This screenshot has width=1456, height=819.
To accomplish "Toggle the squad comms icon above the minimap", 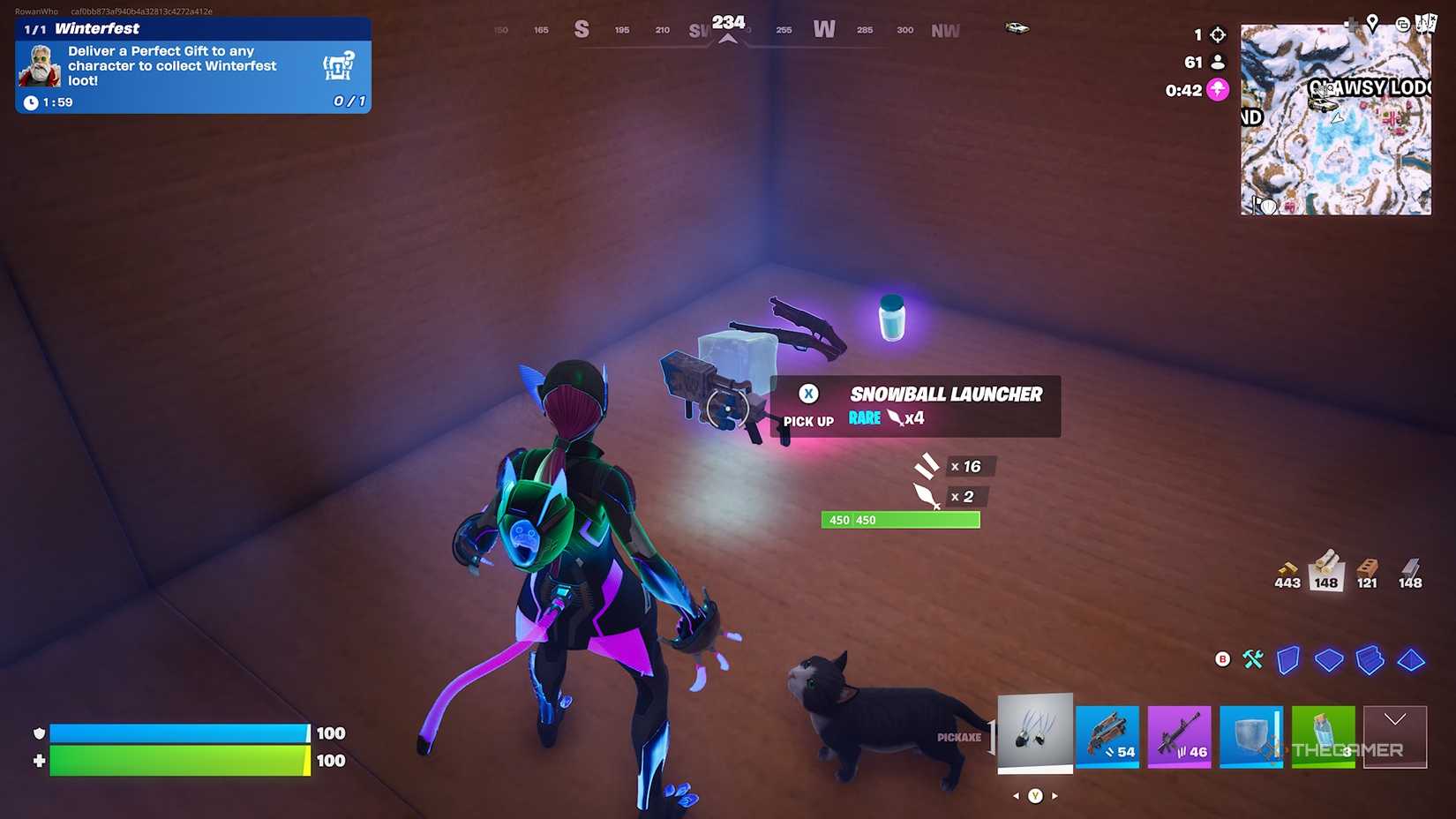I will tap(1403, 23).
